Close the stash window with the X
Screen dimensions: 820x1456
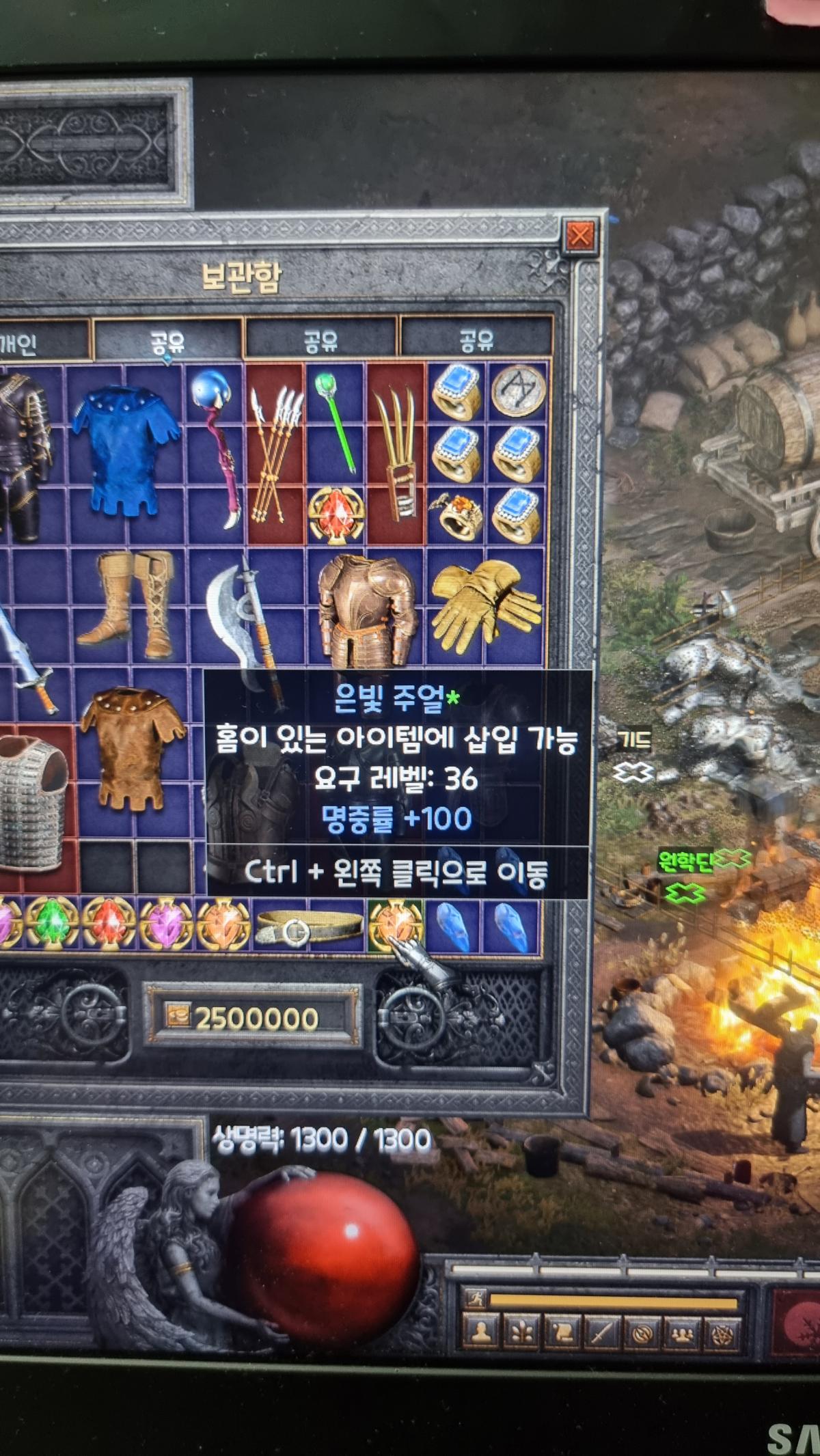click(579, 236)
